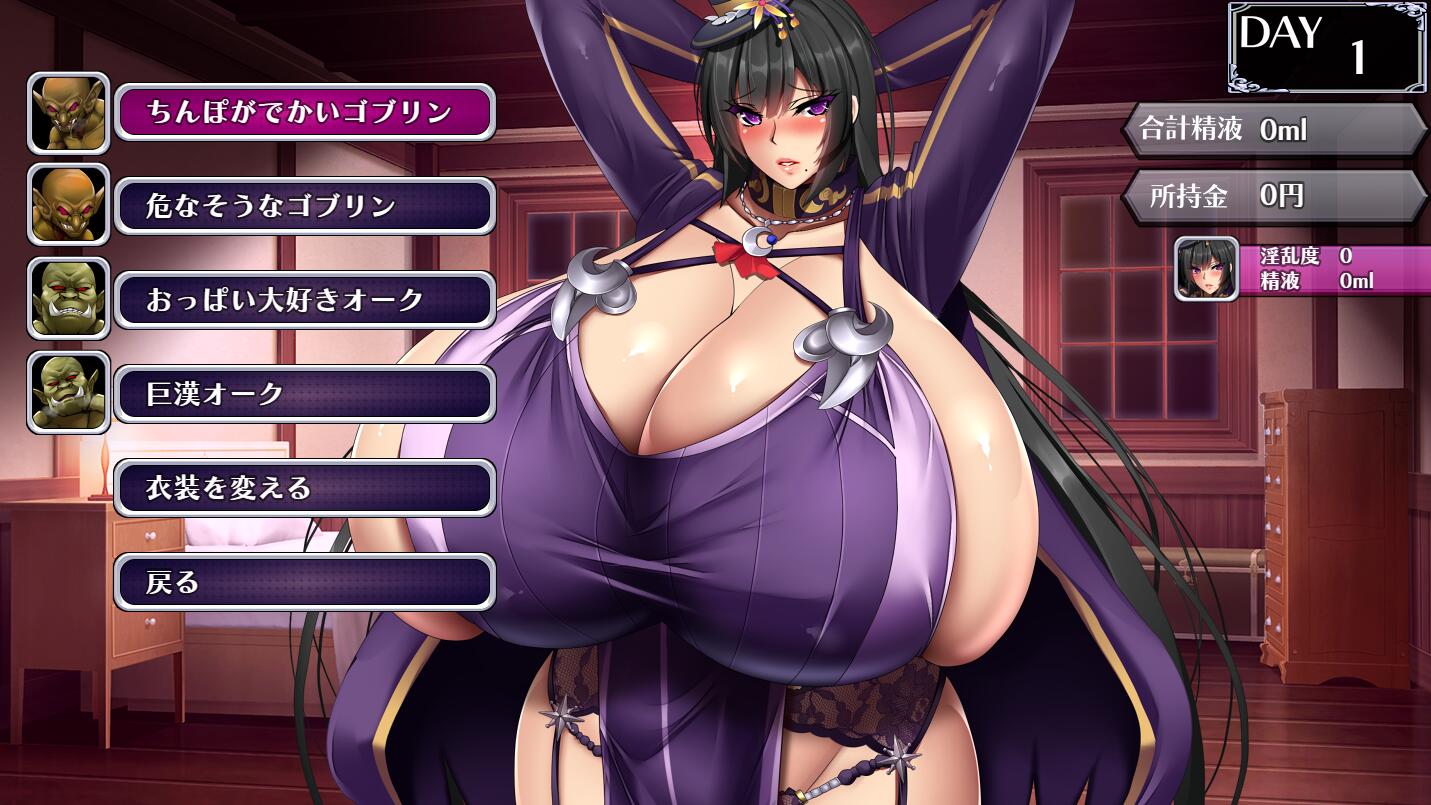Click the second goblin's face icon

68,206
